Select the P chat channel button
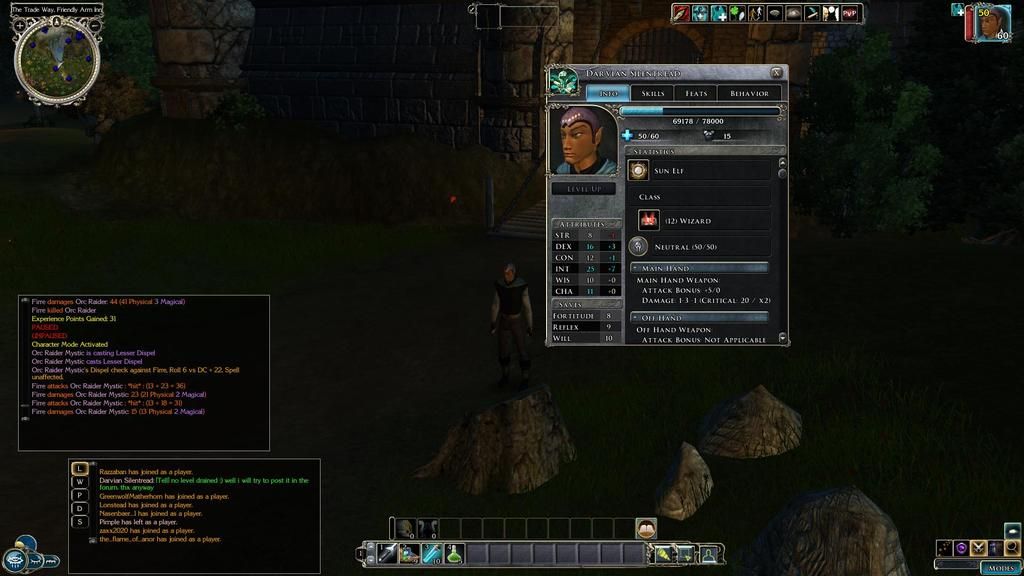Image resolution: width=1024 pixels, height=576 pixels. tap(80, 495)
